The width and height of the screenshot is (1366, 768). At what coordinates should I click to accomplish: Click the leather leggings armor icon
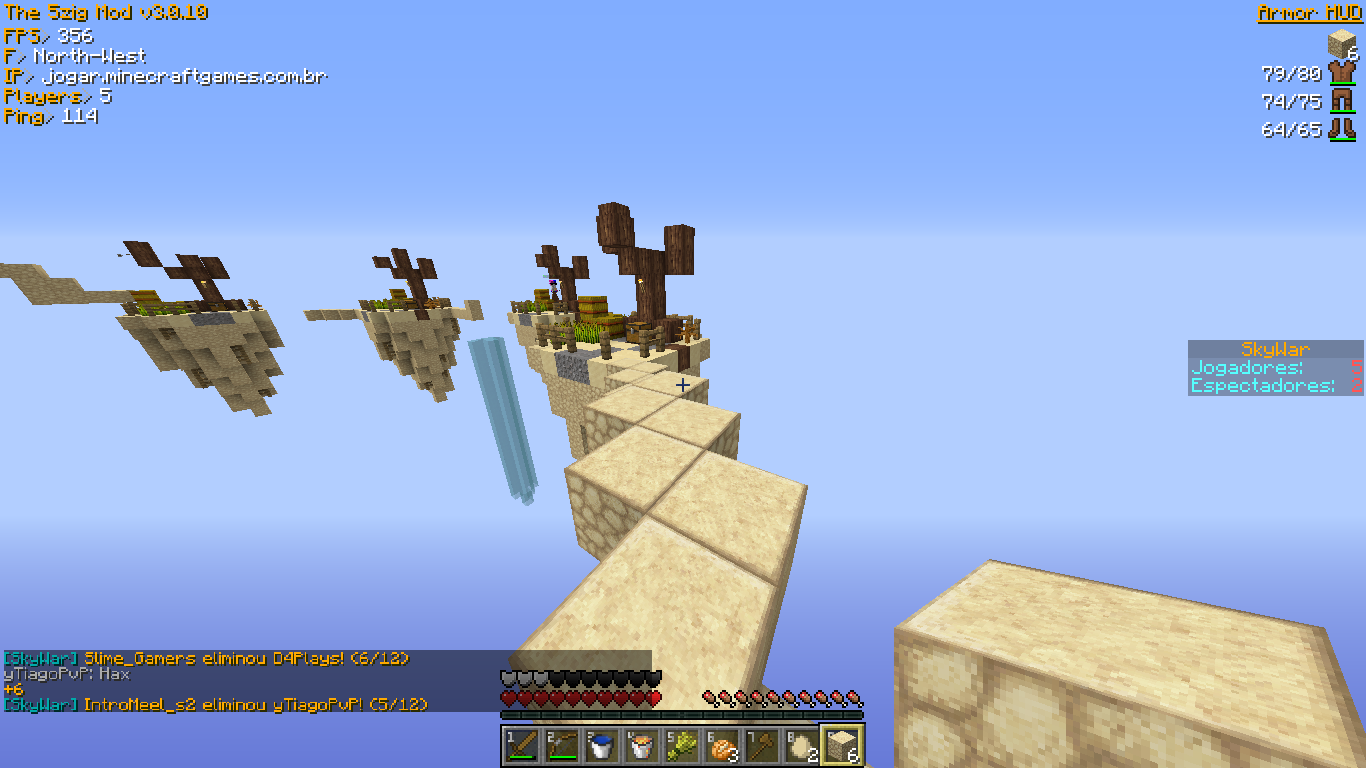coord(1341,100)
